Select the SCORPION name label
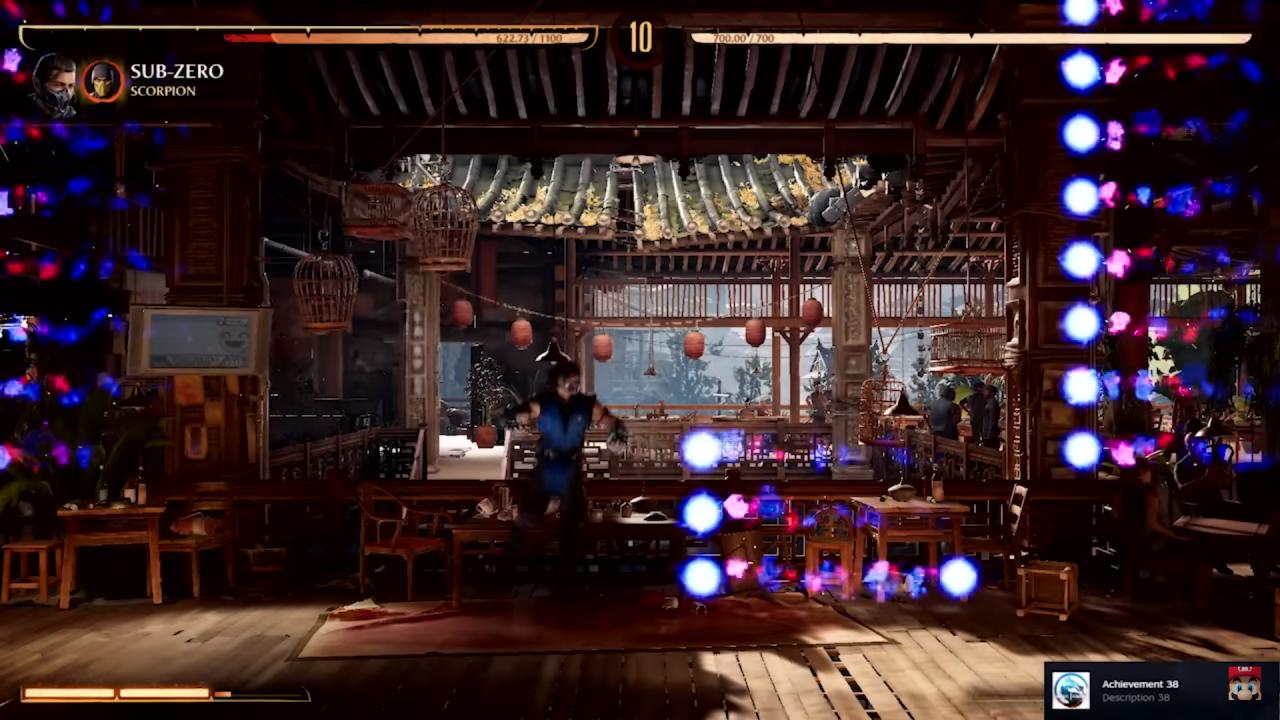The image size is (1280, 720). (x=163, y=92)
